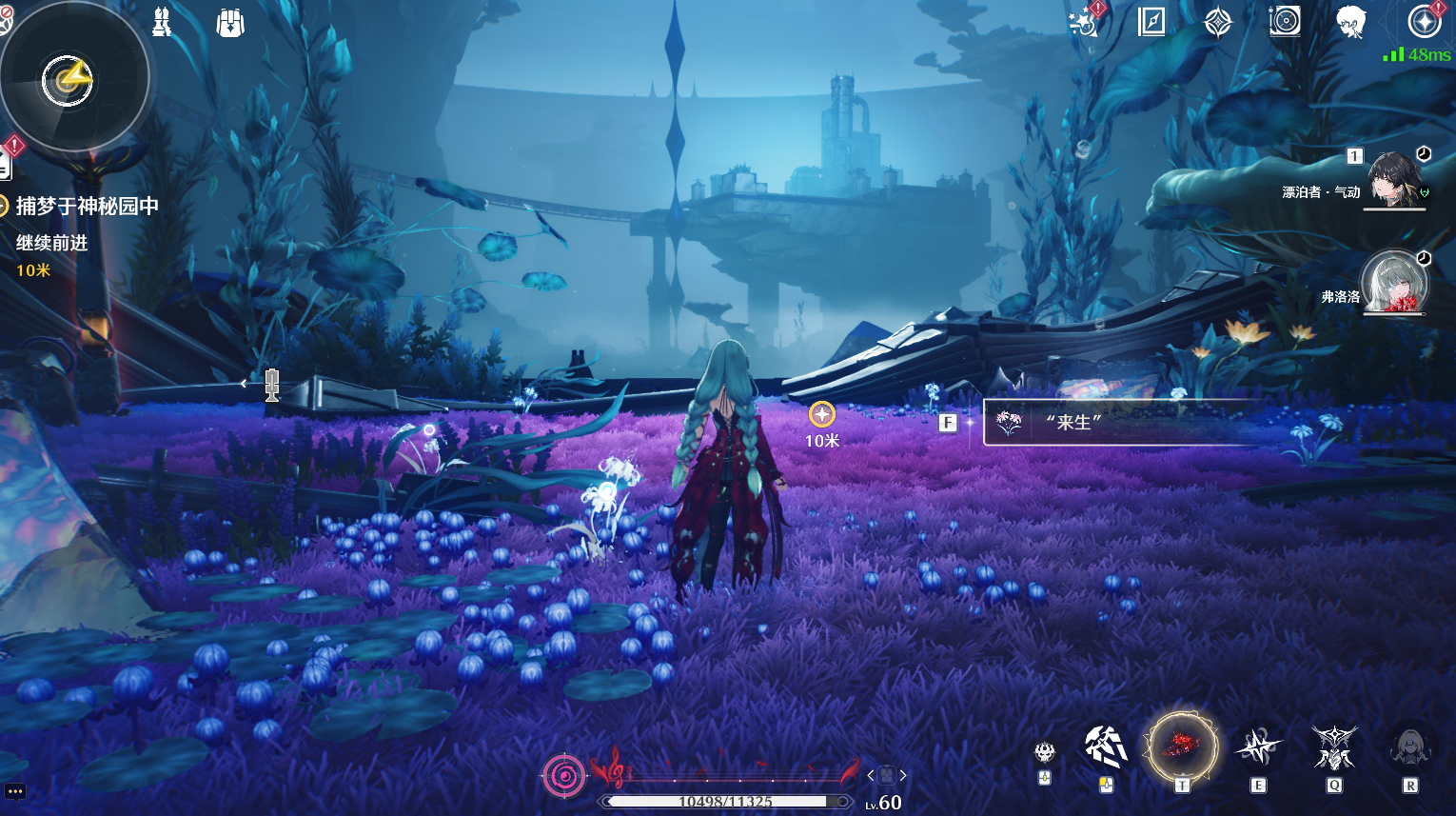Use the basic attack claw icon
Screen dimensions: 1456x816
tap(1106, 748)
